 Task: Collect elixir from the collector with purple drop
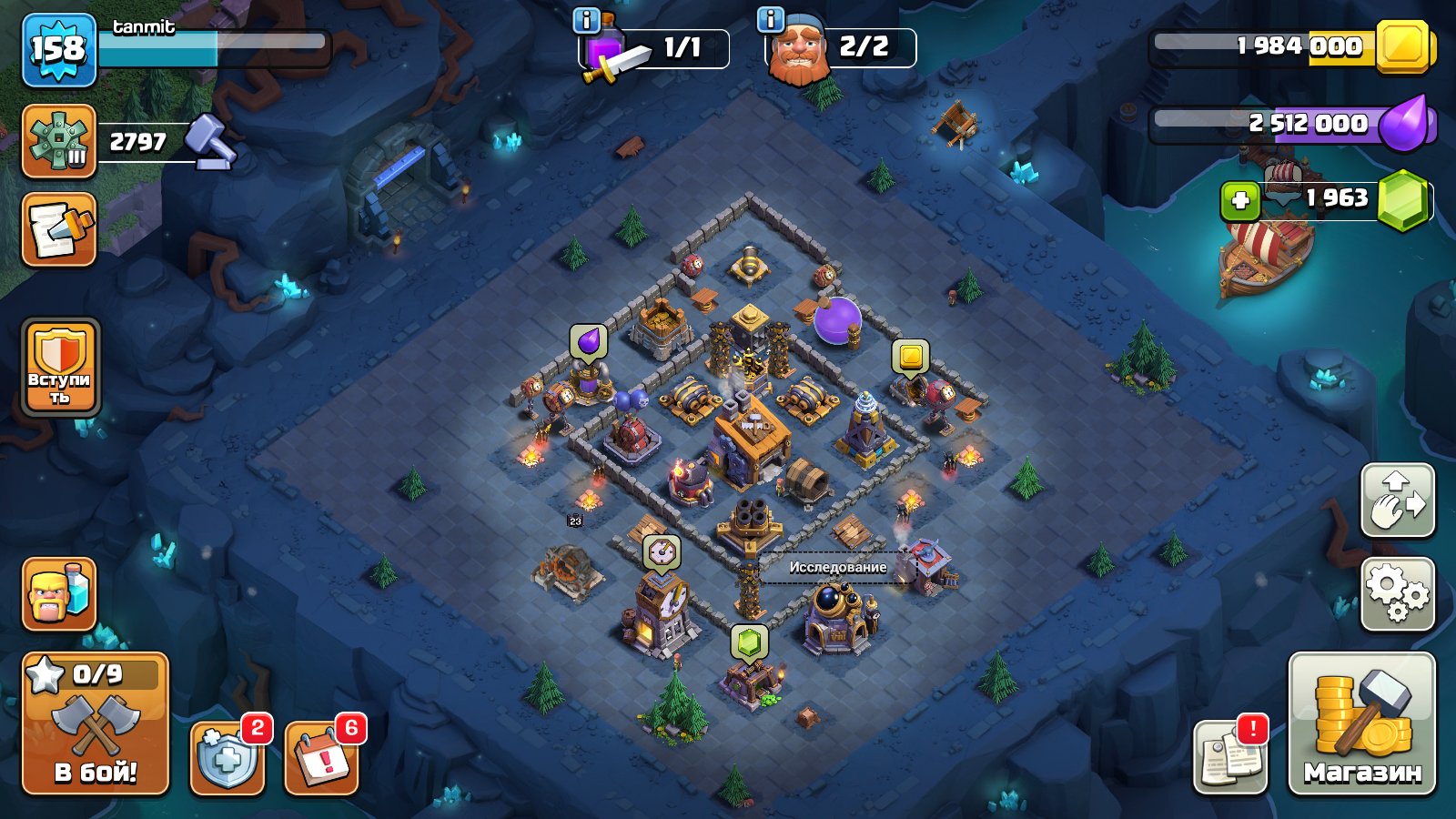[587, 339]
